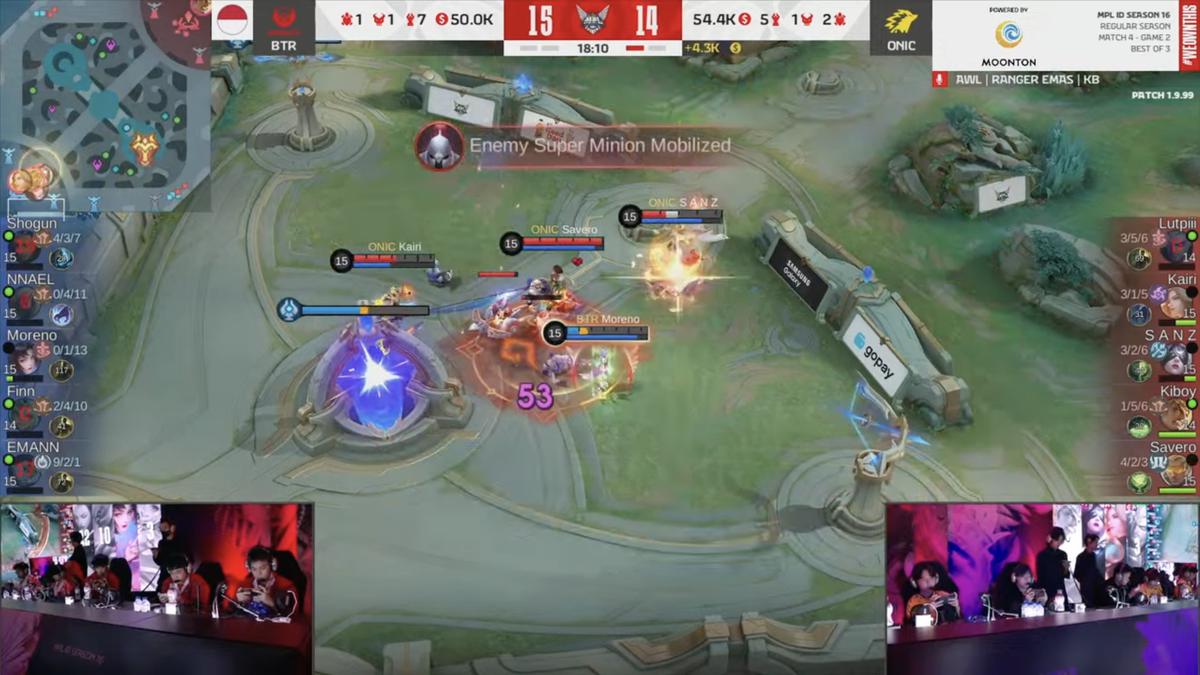Select NNAEL's player row
Viewport: 1200px width, 675px height.
38,300
